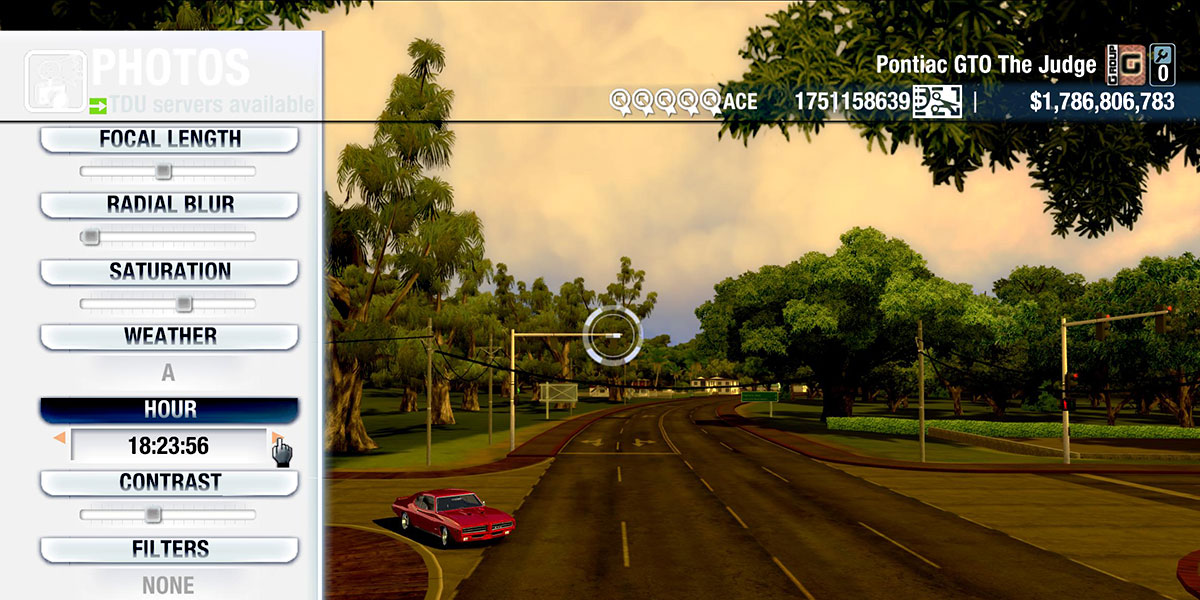1200x600 pixels.
Task: Choose the Saturation setting
Action: coord(169,272)
